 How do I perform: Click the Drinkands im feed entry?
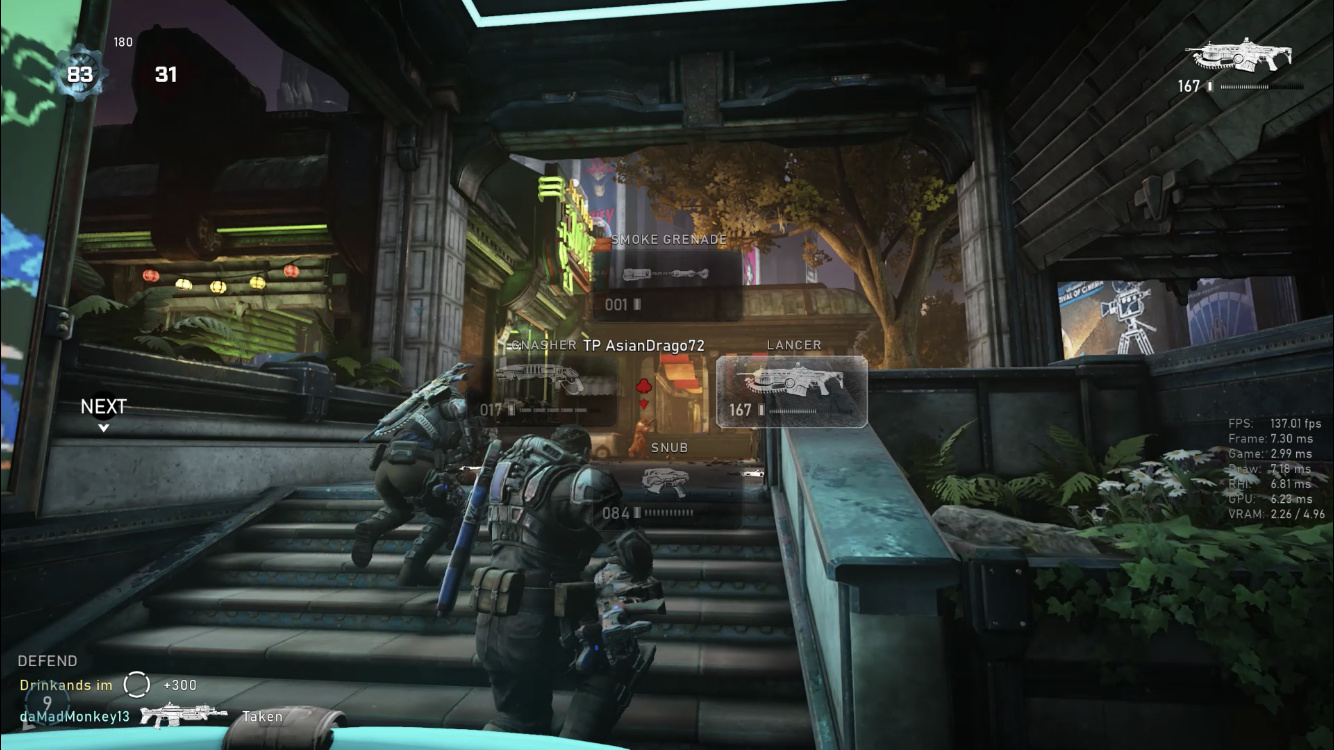(x=66, y=685)
